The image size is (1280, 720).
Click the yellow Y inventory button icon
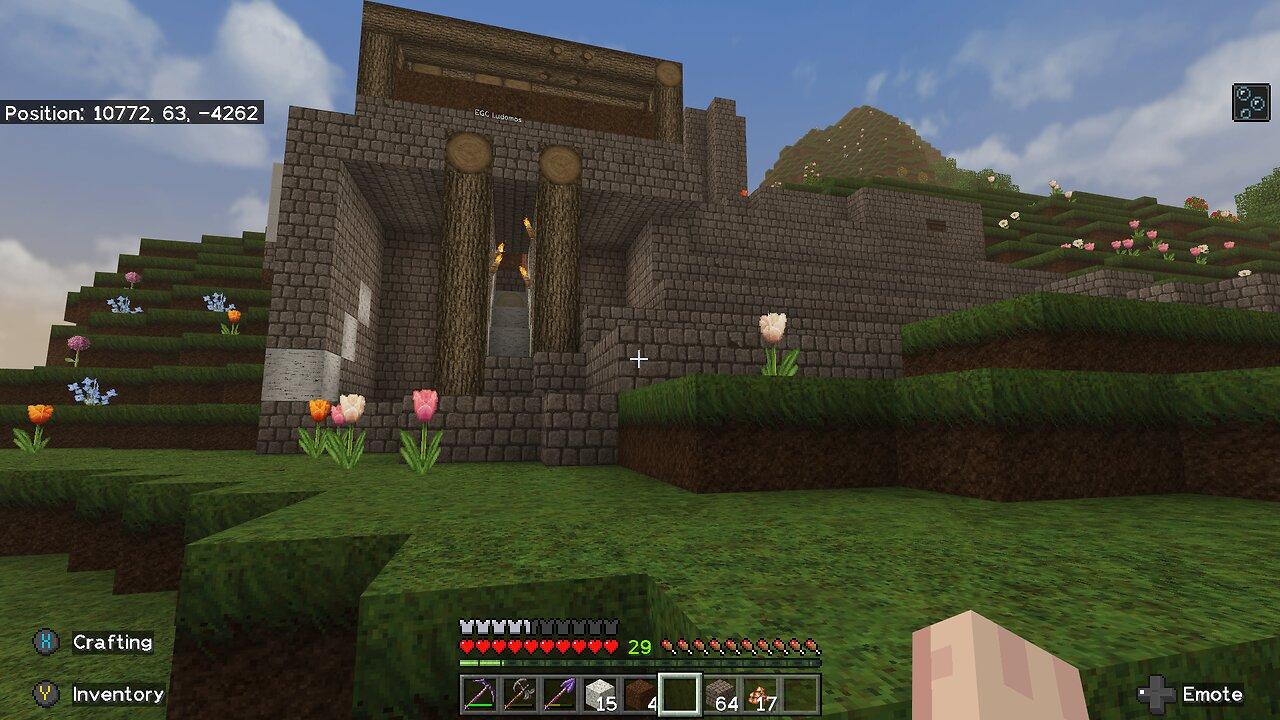[x=44, y=693]
